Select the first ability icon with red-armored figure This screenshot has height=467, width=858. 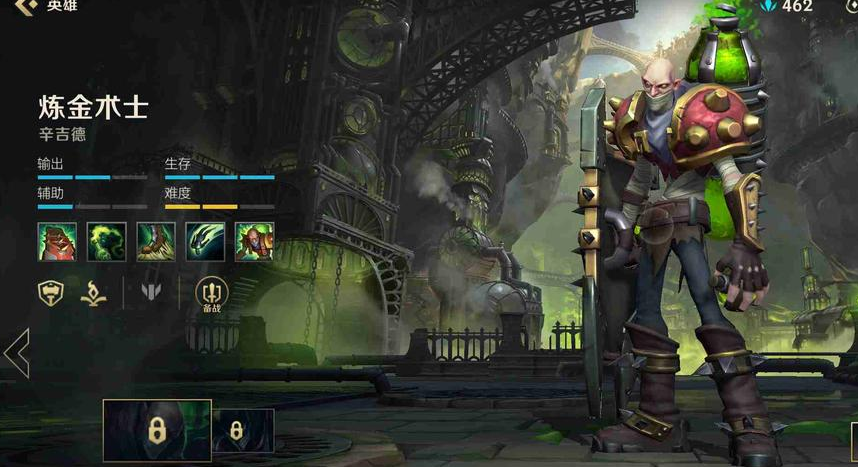coord(57,242)
